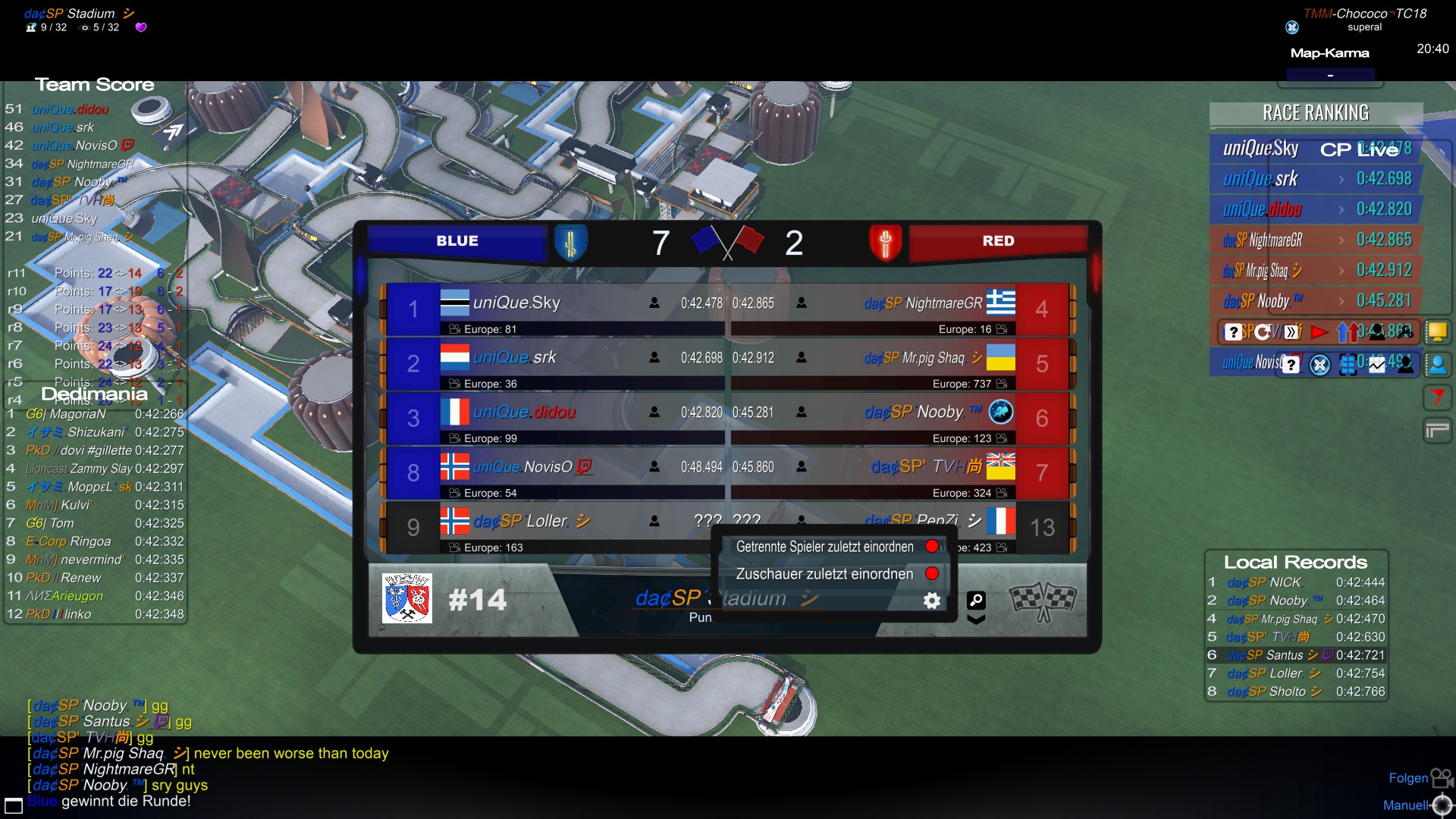Viewport: 1456px width, 819px height.
Task: Click the scoreboard settings gear icon
Action: tap(932, 601)
